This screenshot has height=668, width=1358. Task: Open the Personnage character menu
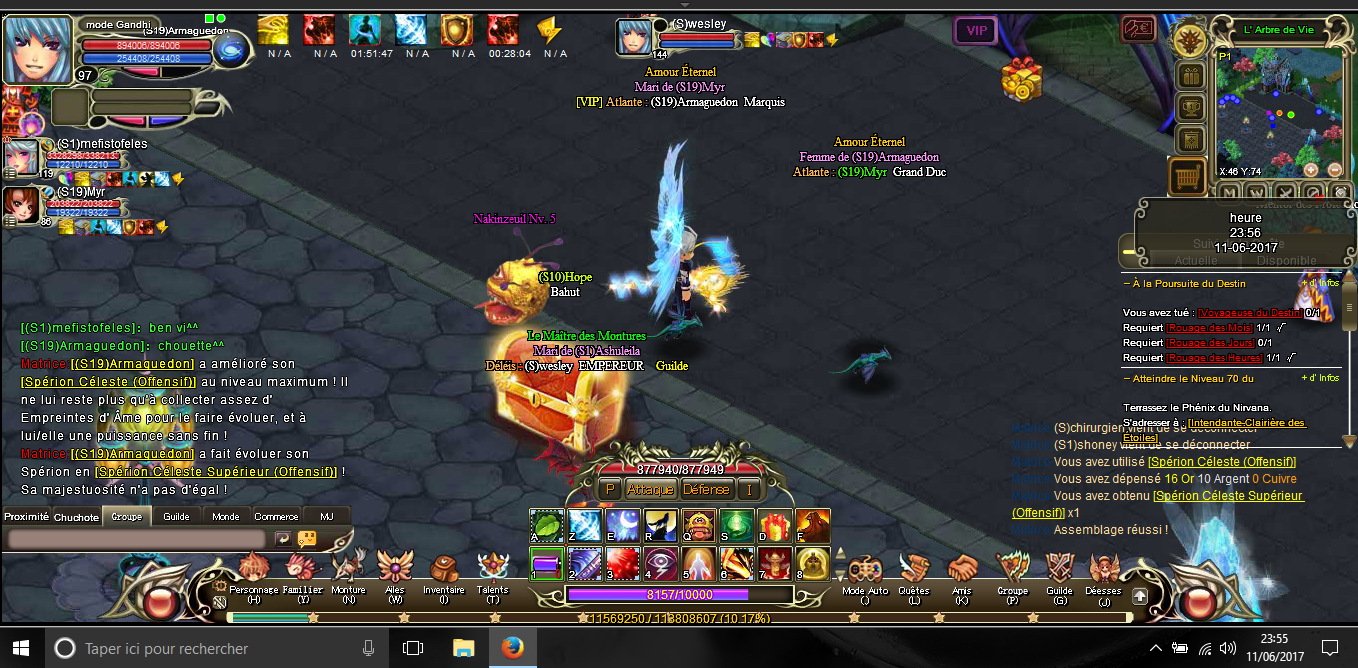pyautogui.click(x=253, y=571)
